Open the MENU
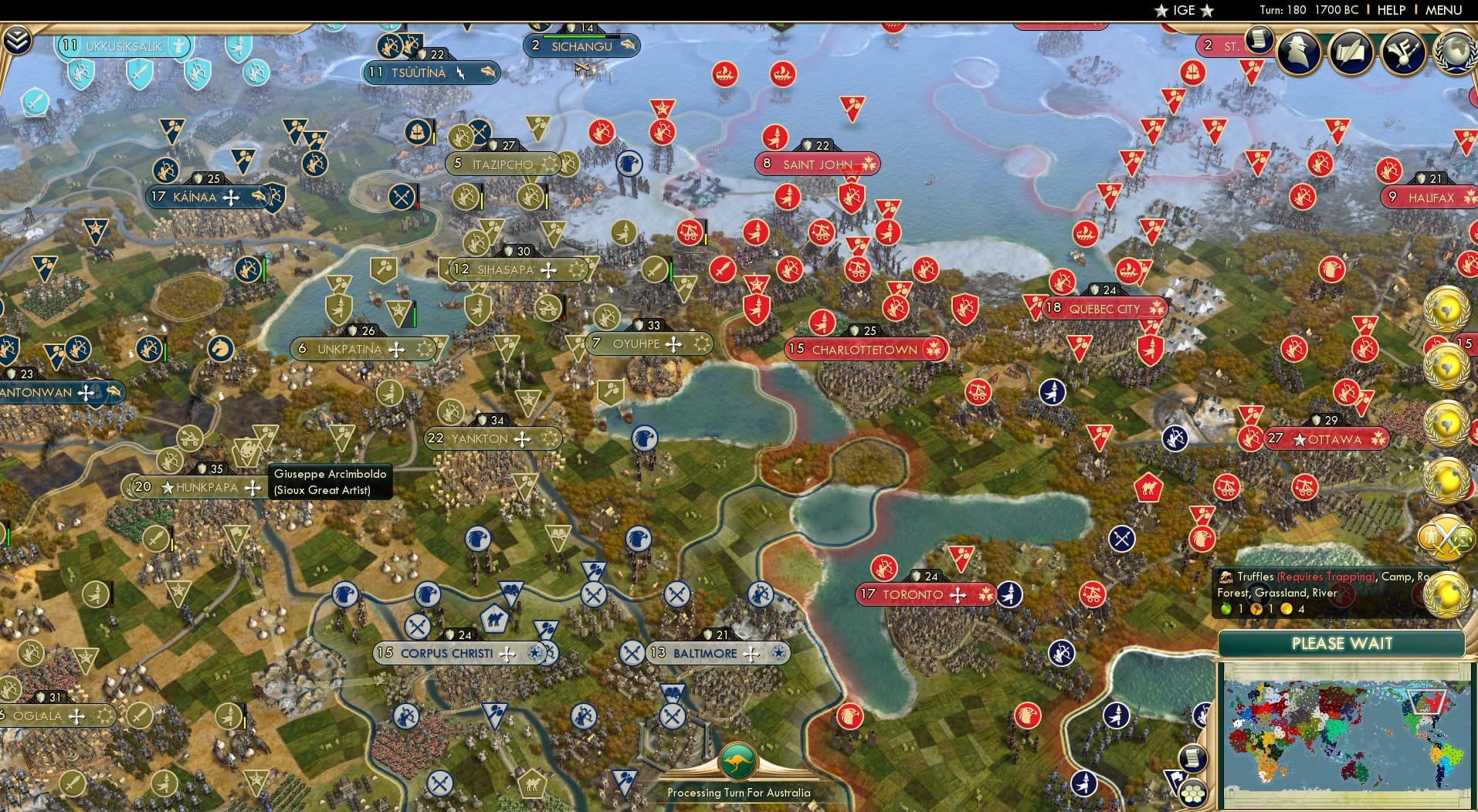This screenshot has height=812, width=1478. tap(1446, 10)
